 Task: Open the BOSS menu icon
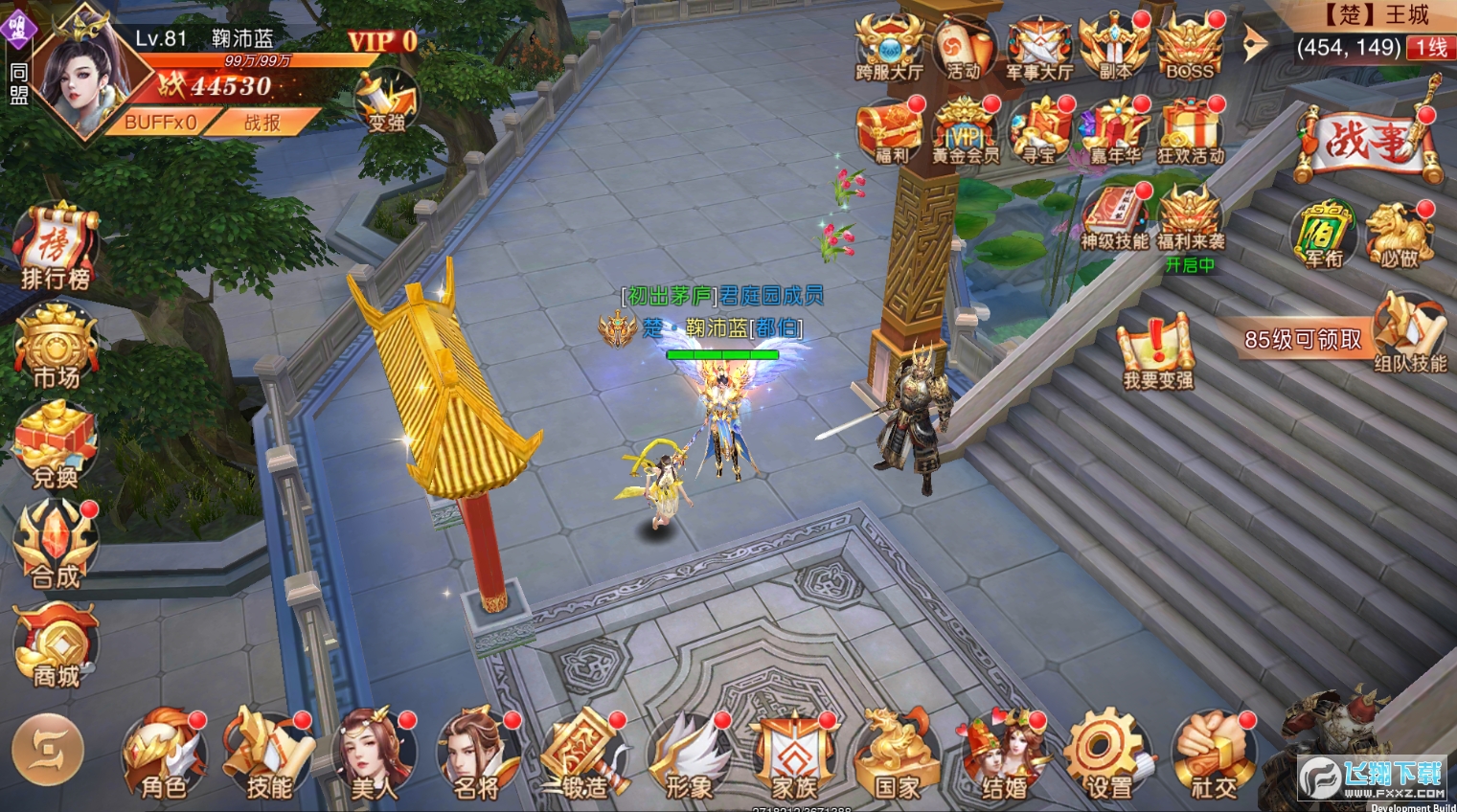1190,46
